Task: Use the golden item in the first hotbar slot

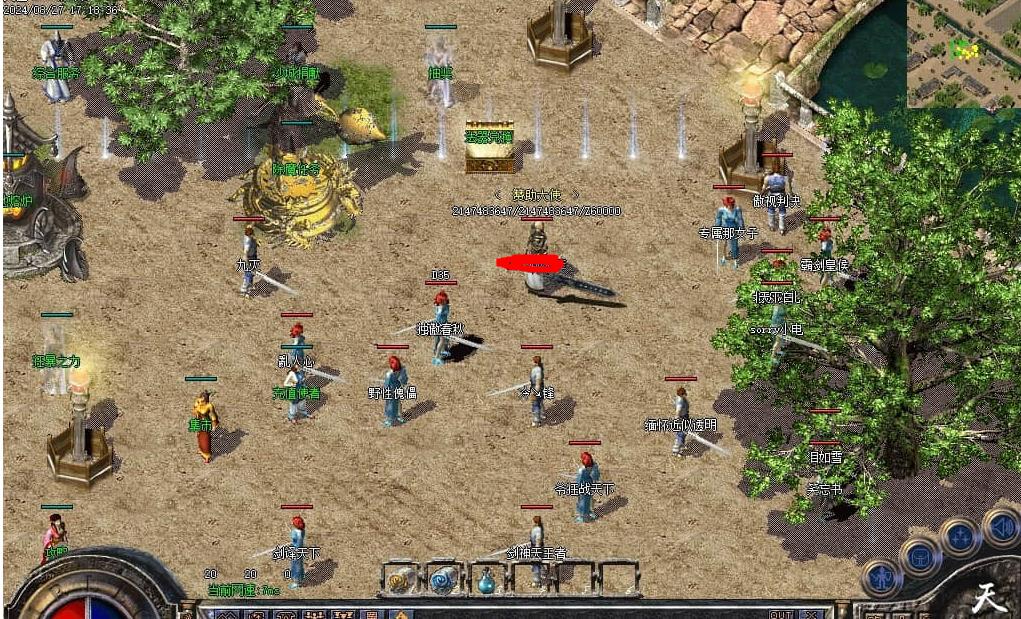Action: point(400,579)
